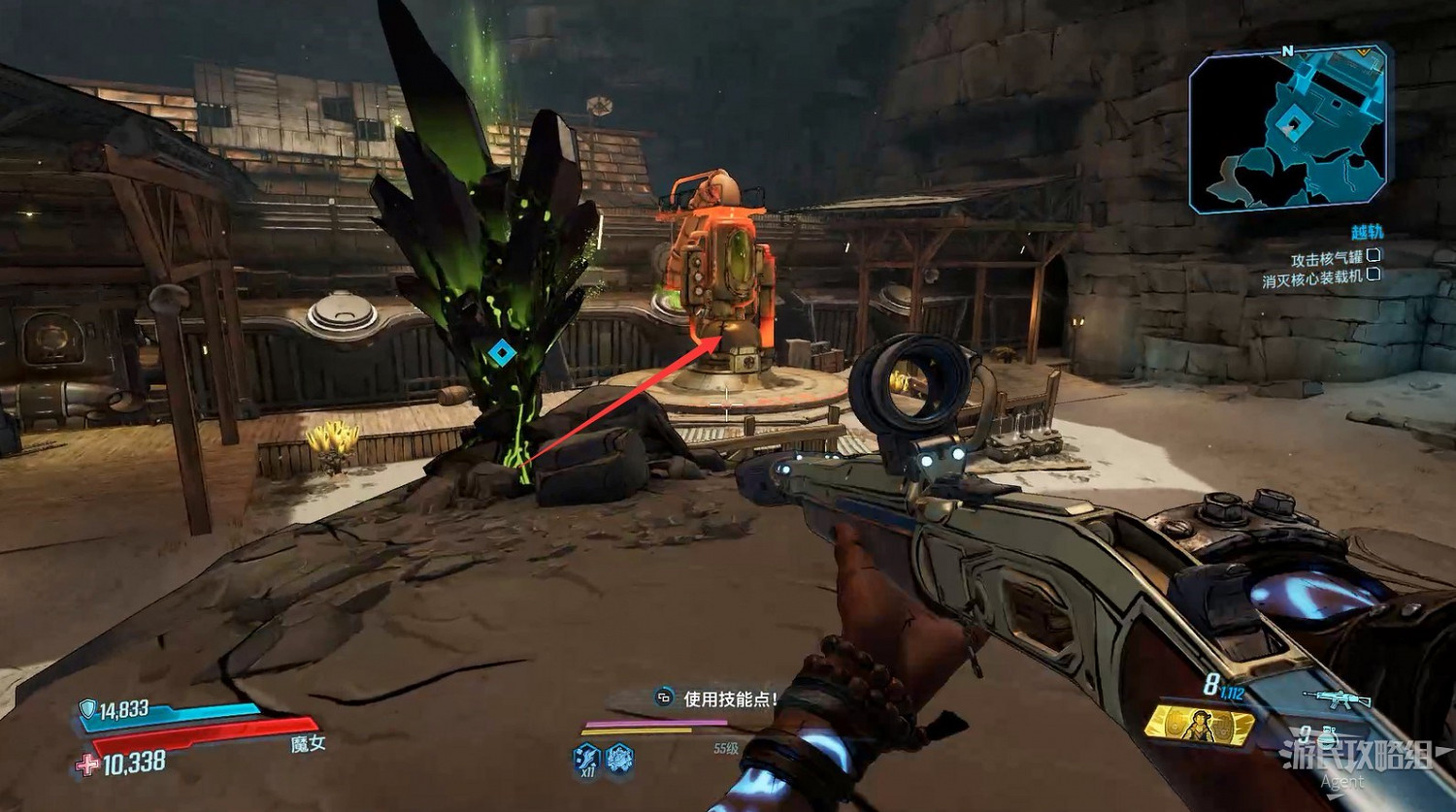The width and height of the screenshot is (1456, 812).
Task: Click the red cross health icon
Action: coord(87,765)
